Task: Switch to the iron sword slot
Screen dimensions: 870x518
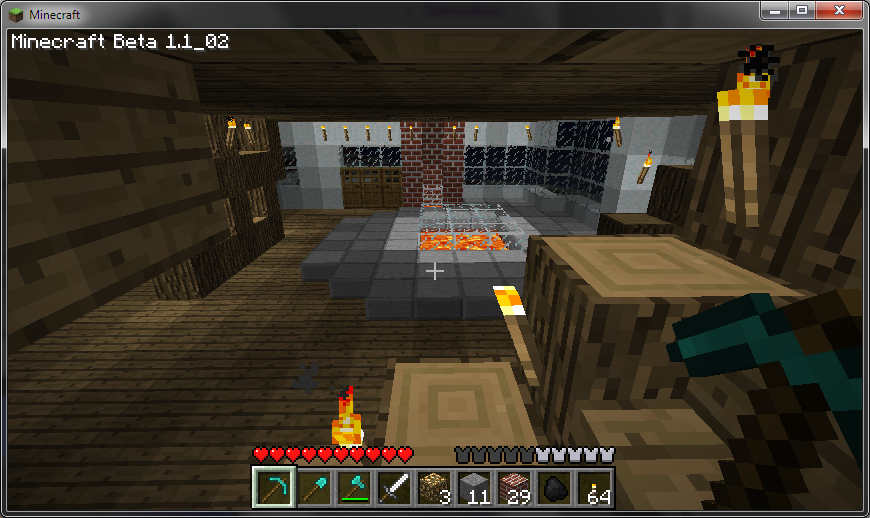Action: point(393,488)
